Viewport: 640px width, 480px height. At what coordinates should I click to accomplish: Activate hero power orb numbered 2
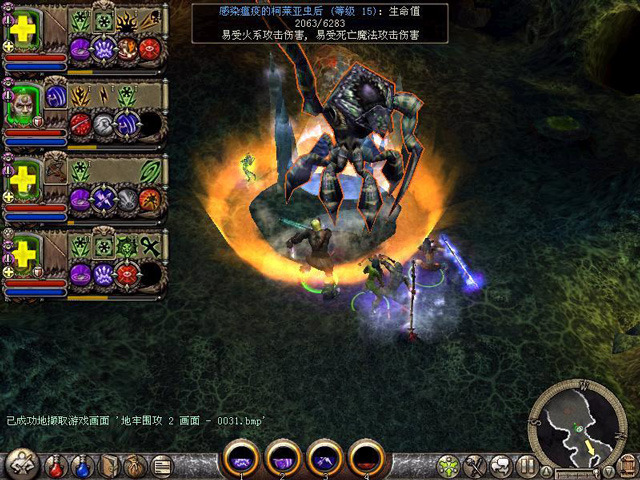point(283,459)
